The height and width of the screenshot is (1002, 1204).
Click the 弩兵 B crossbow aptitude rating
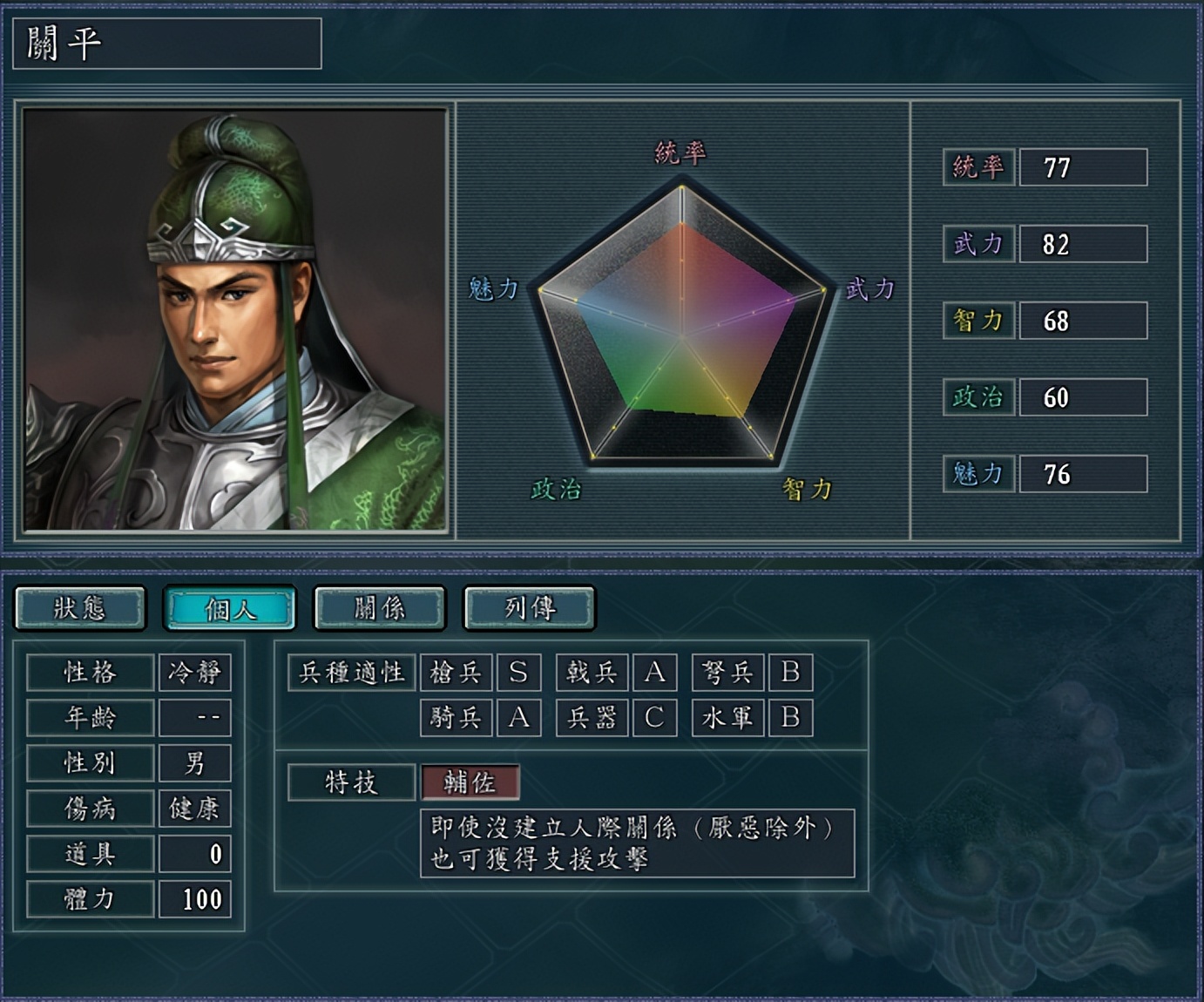point(791,672)
